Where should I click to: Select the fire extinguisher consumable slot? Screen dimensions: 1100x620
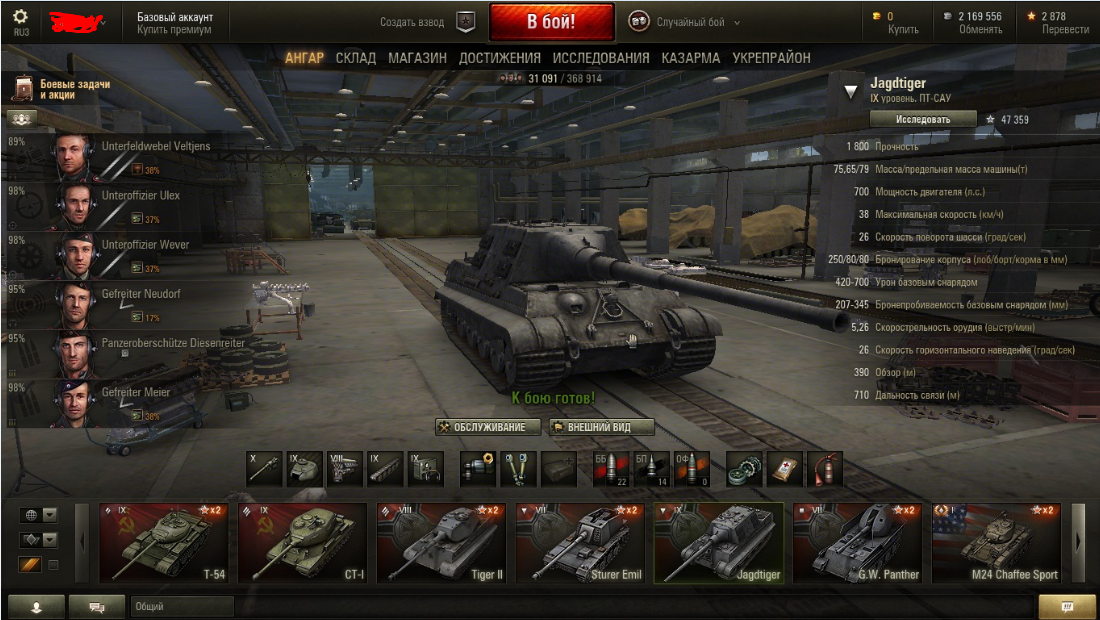click(x=825, y=468)
